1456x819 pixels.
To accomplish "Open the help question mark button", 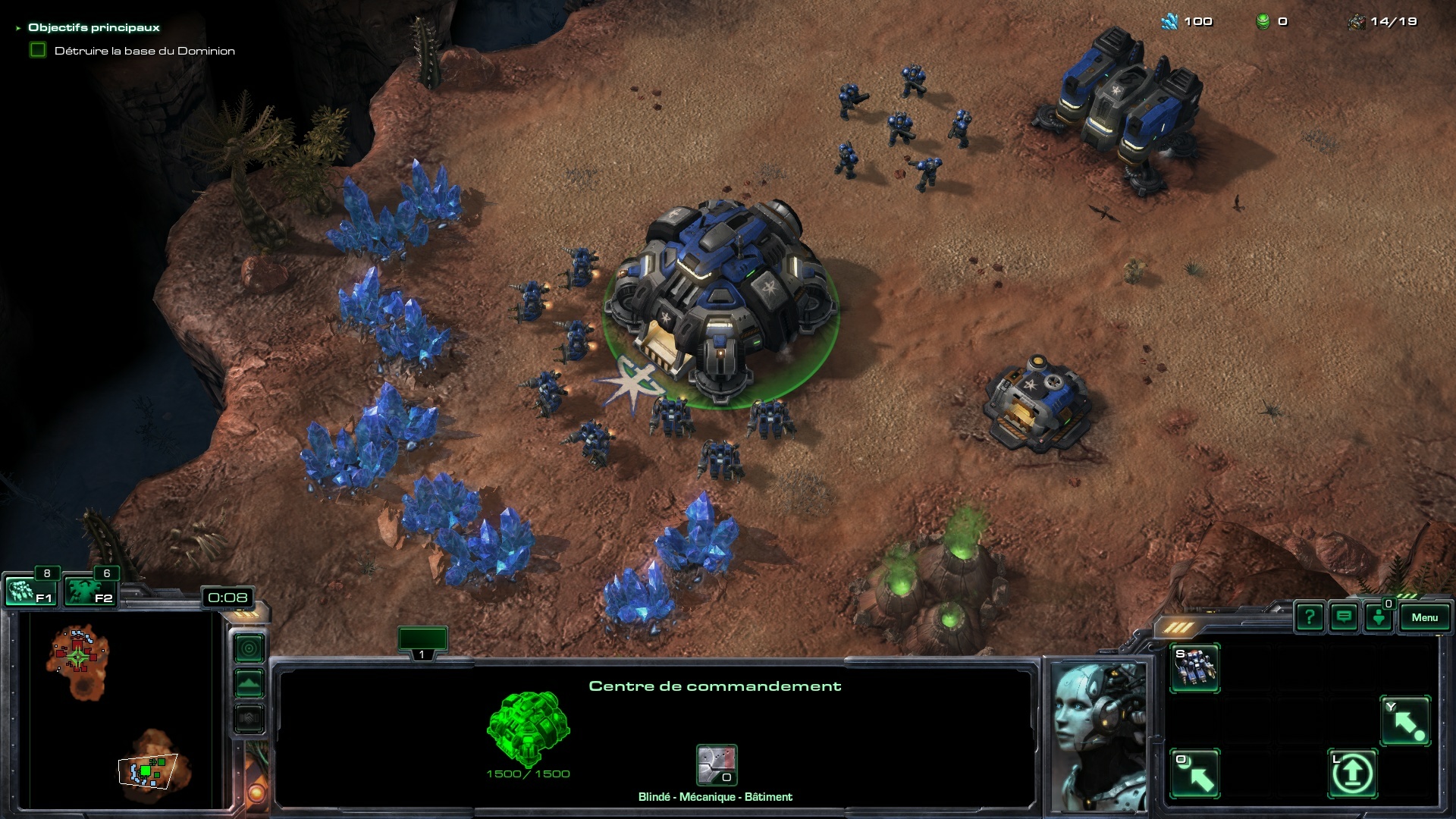I will tap(1310, 617).
